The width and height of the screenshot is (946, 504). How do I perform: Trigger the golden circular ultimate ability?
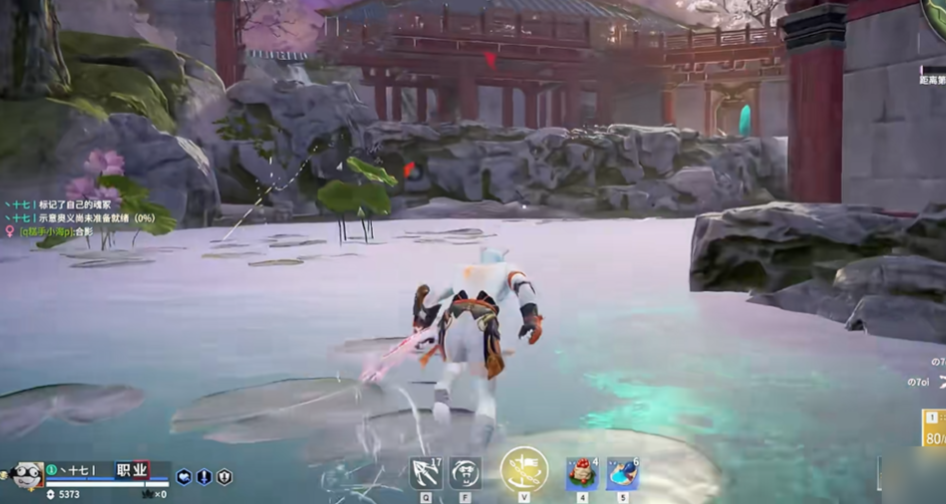[523, 469]
